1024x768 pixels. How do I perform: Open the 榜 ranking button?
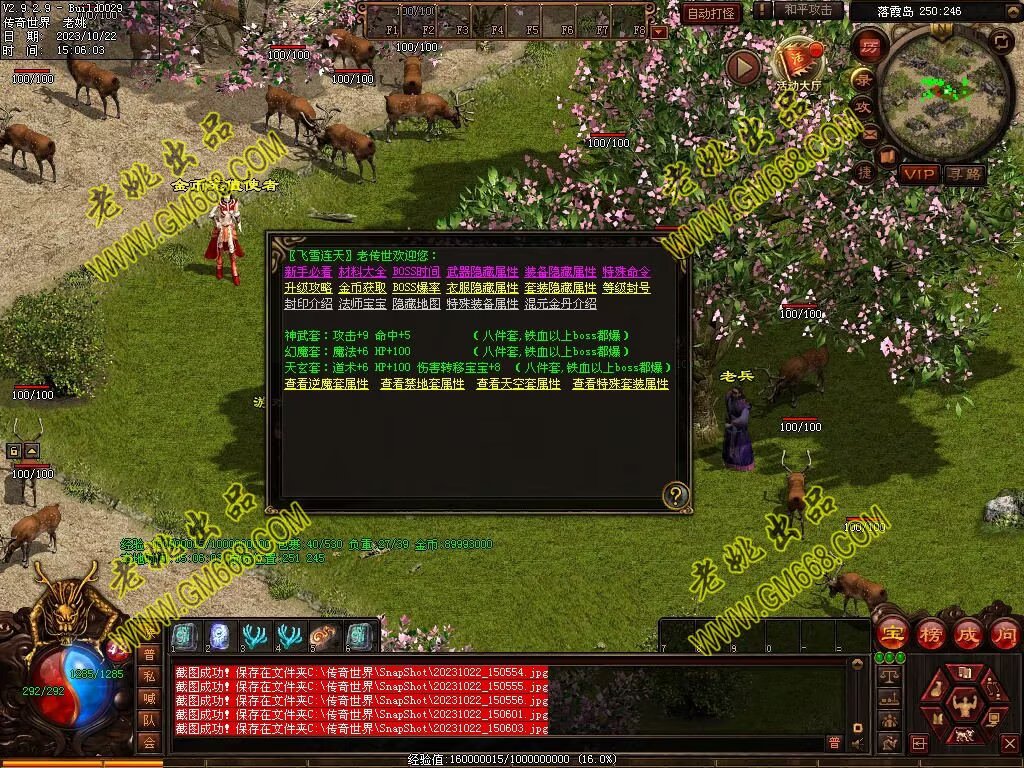coord(930,633)
